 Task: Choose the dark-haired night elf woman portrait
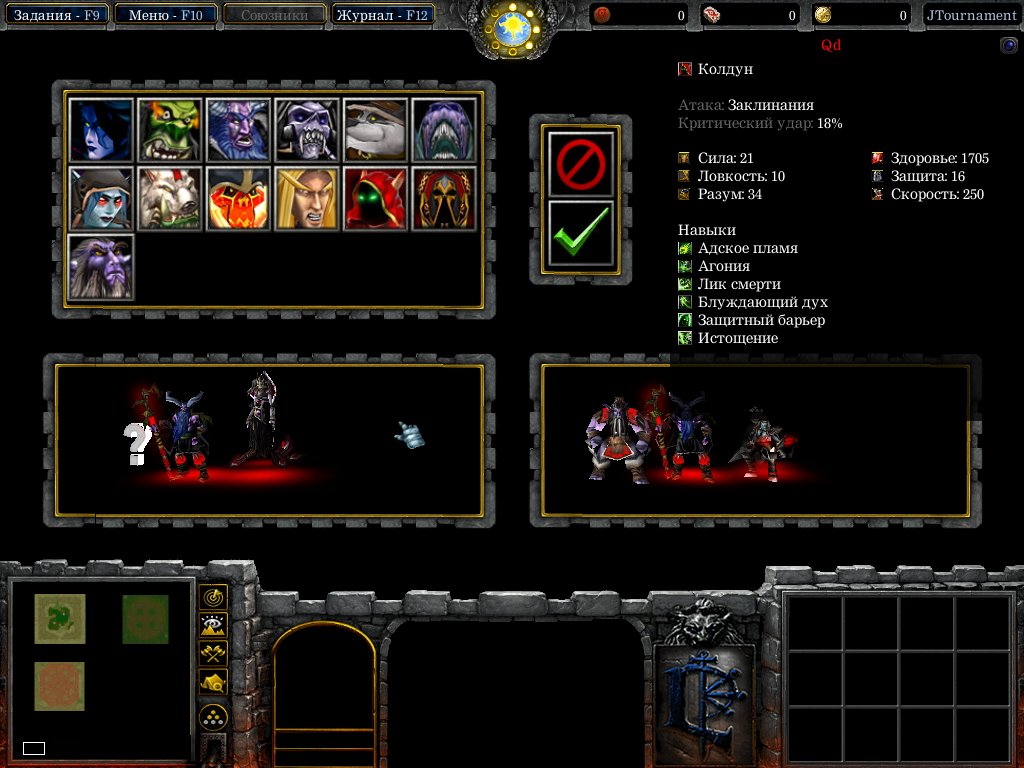101,130
